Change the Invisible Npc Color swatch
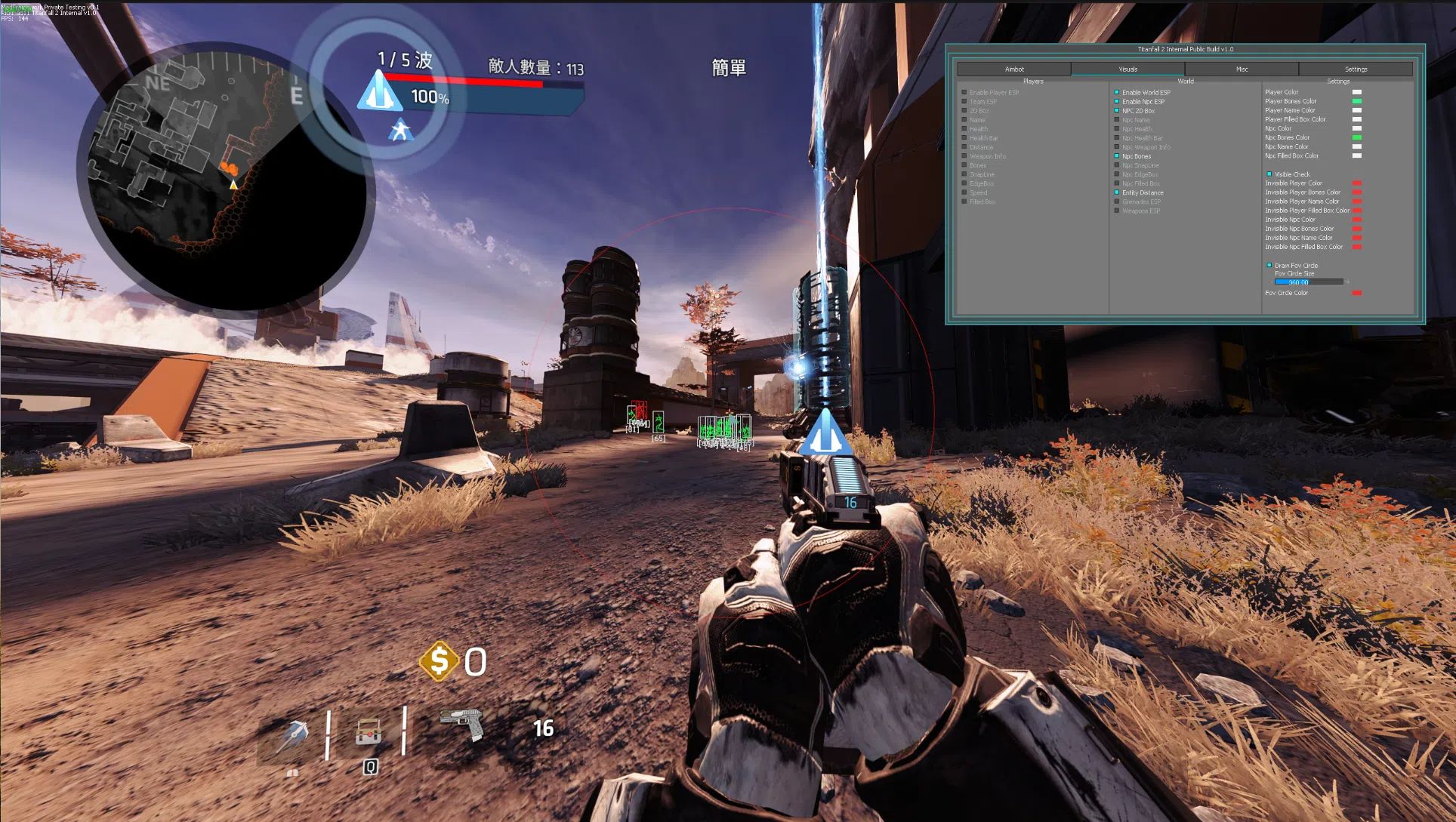This screenshot has height=822, width=1456. tap(1357, 220)
